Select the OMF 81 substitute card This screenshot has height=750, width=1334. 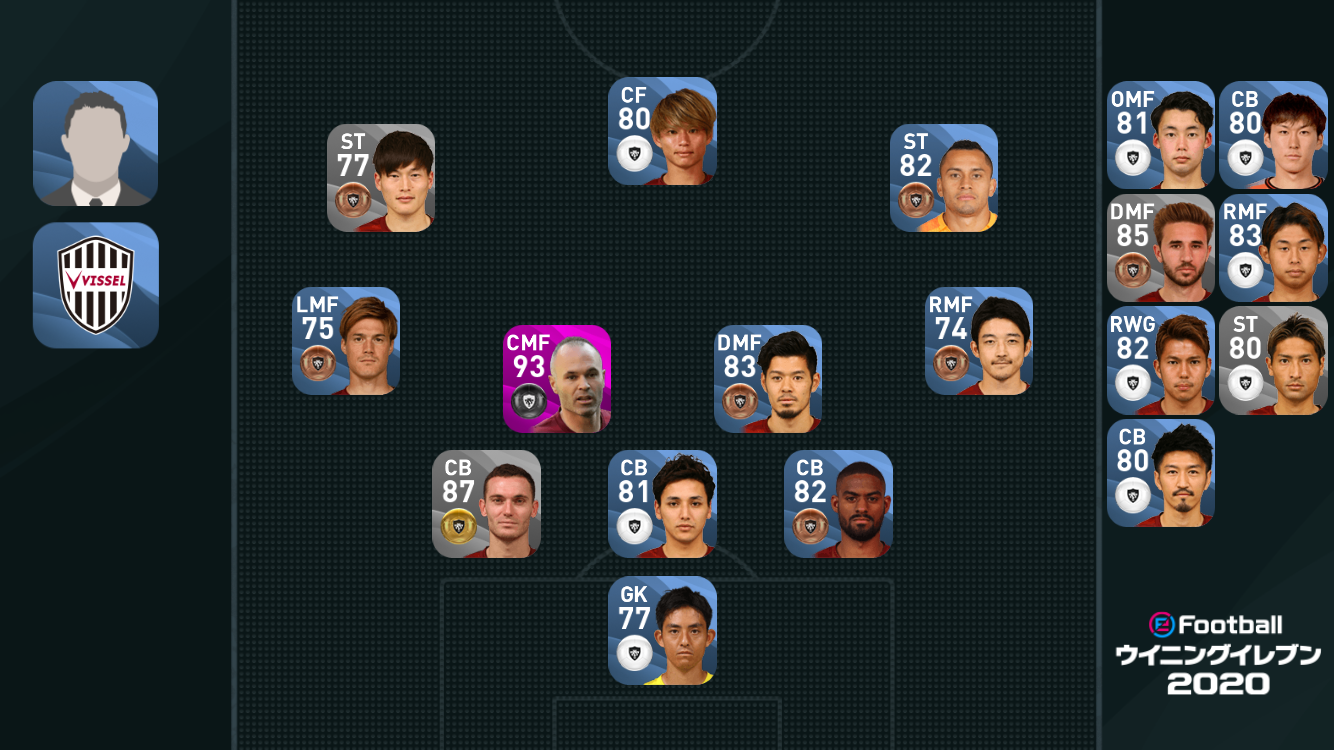(x=1161, y=135)
